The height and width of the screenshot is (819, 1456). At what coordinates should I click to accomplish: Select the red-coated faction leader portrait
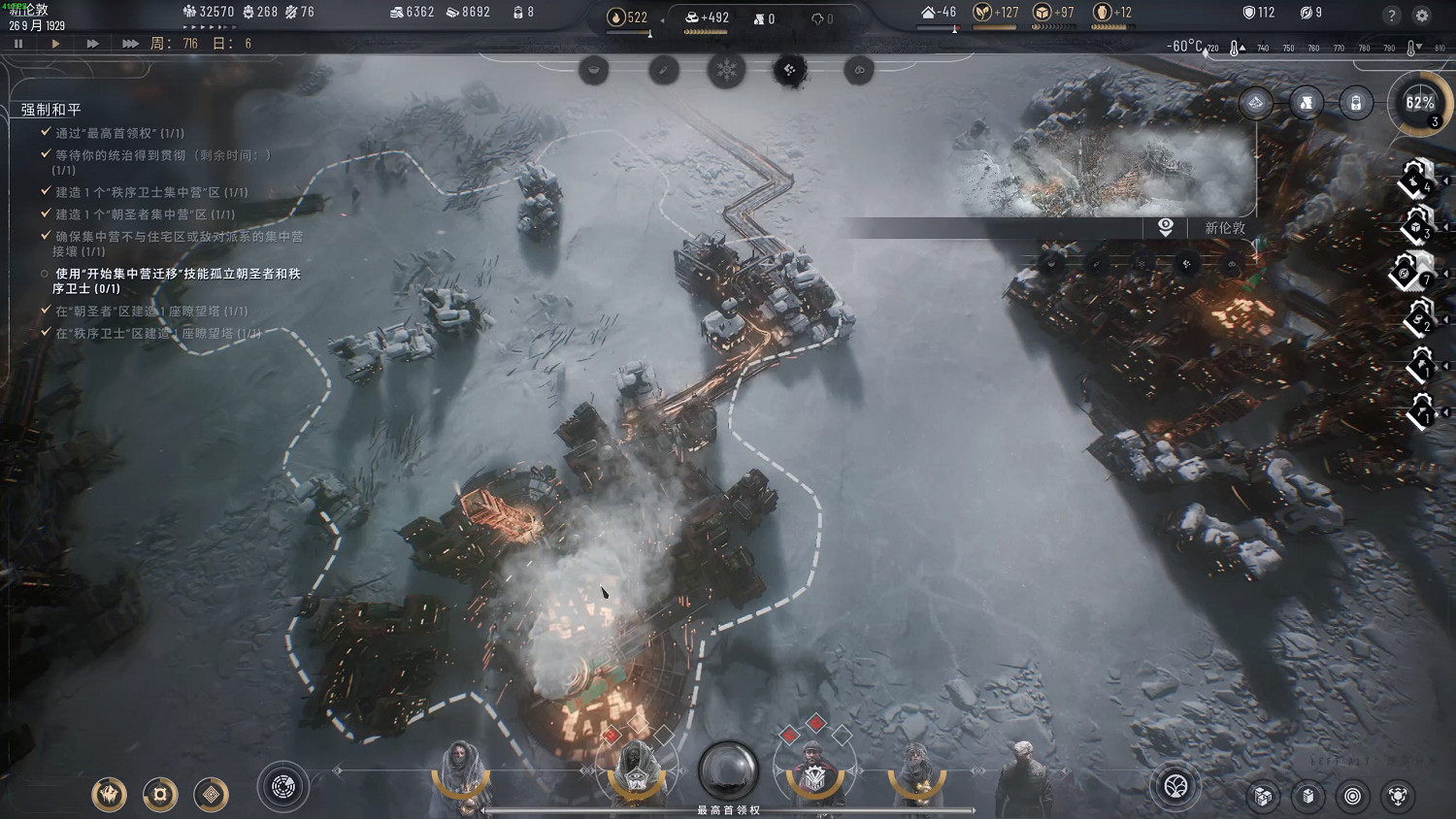[813, 771]
